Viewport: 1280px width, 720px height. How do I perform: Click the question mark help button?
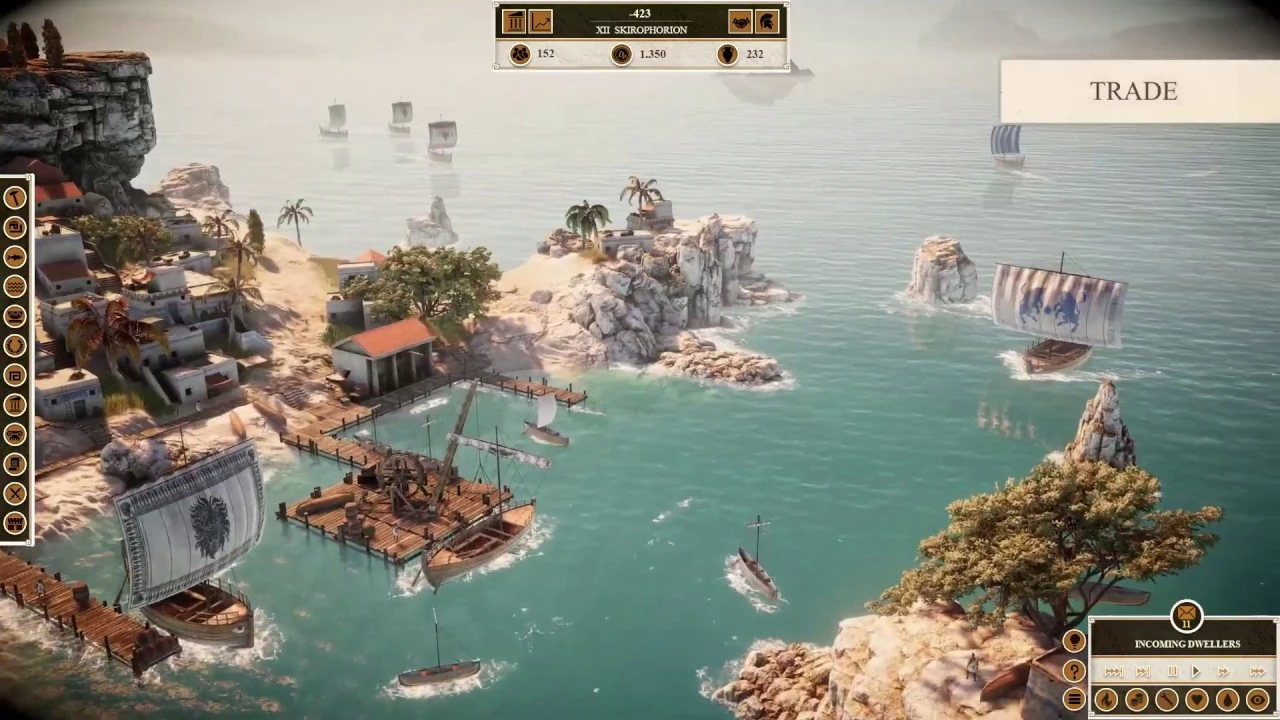[x=1075, y=671]
